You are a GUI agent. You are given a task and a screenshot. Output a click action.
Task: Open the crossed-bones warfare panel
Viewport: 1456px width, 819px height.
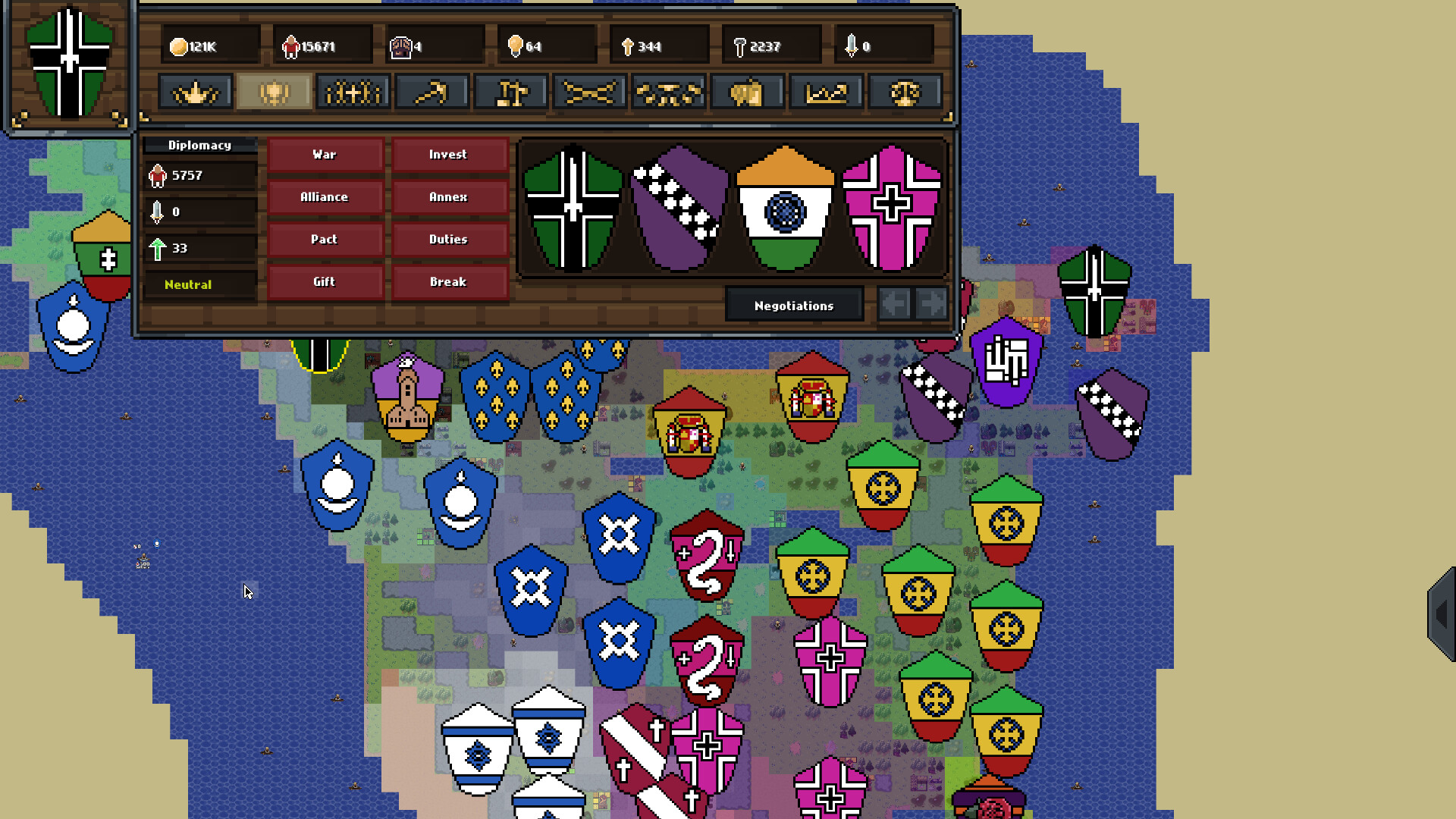pos(590,92)
